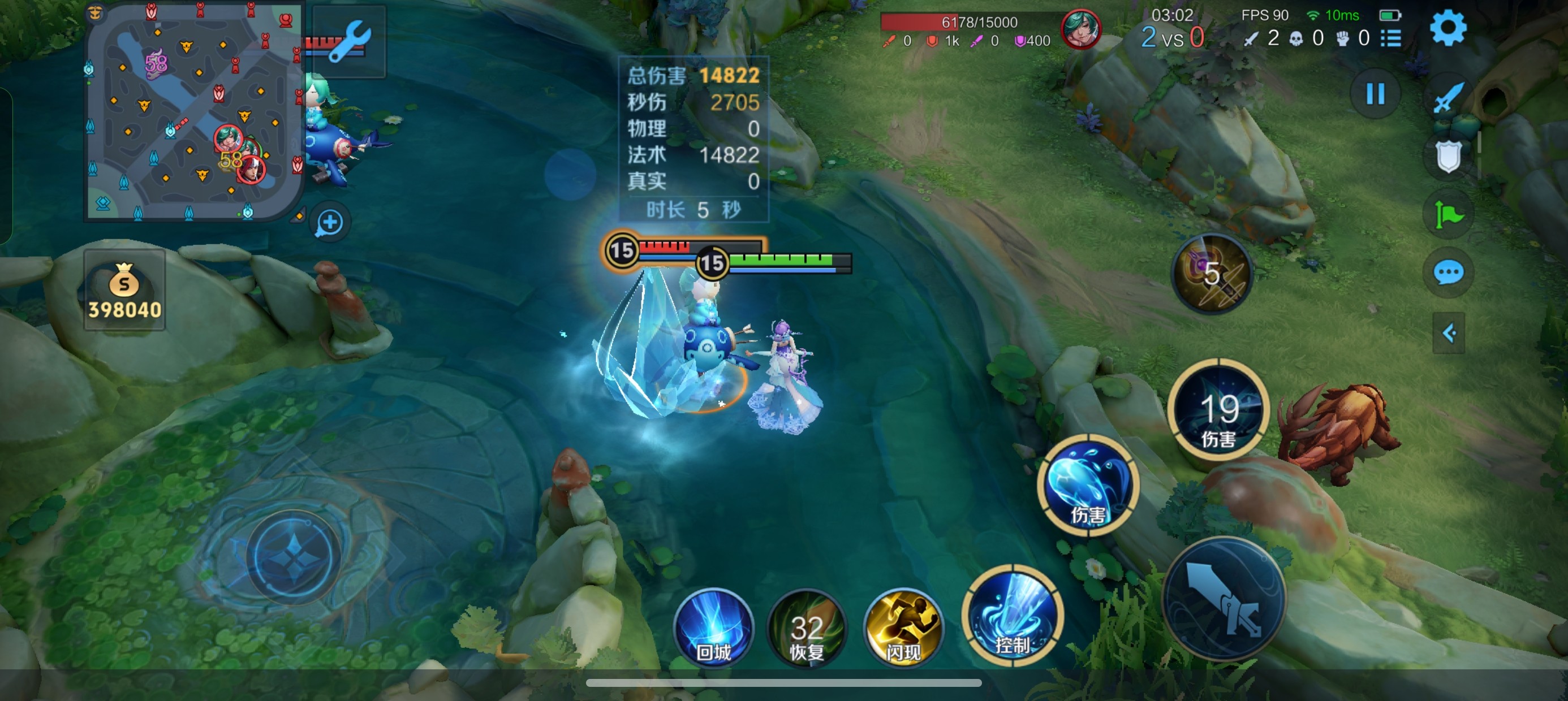Perform a basic attack with sword button
Viewport: 1568px width, 701px height.
pyautogui.click(x=1224, y=599)
